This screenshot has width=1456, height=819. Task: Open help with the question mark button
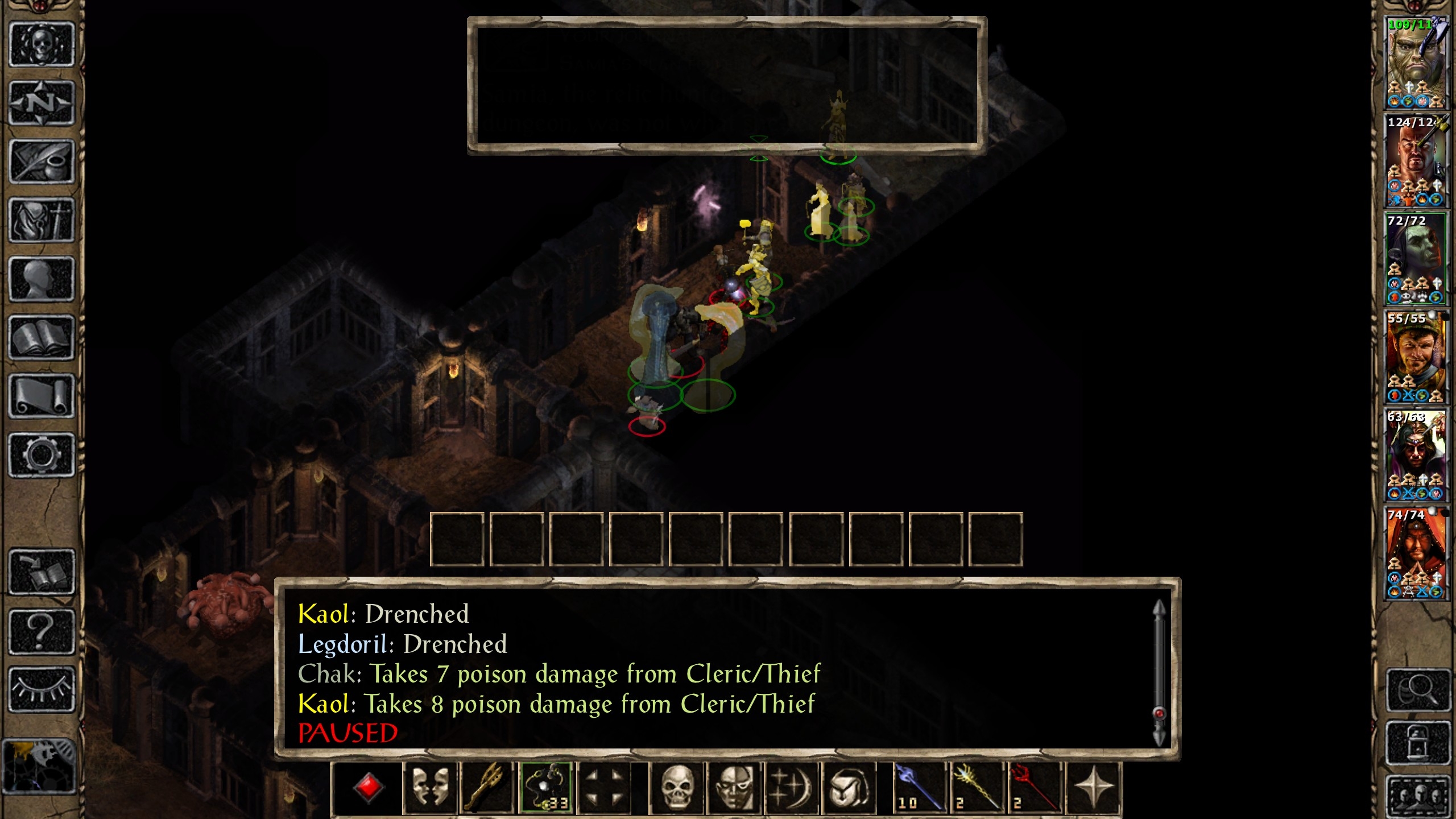click(x=42, y=631)
